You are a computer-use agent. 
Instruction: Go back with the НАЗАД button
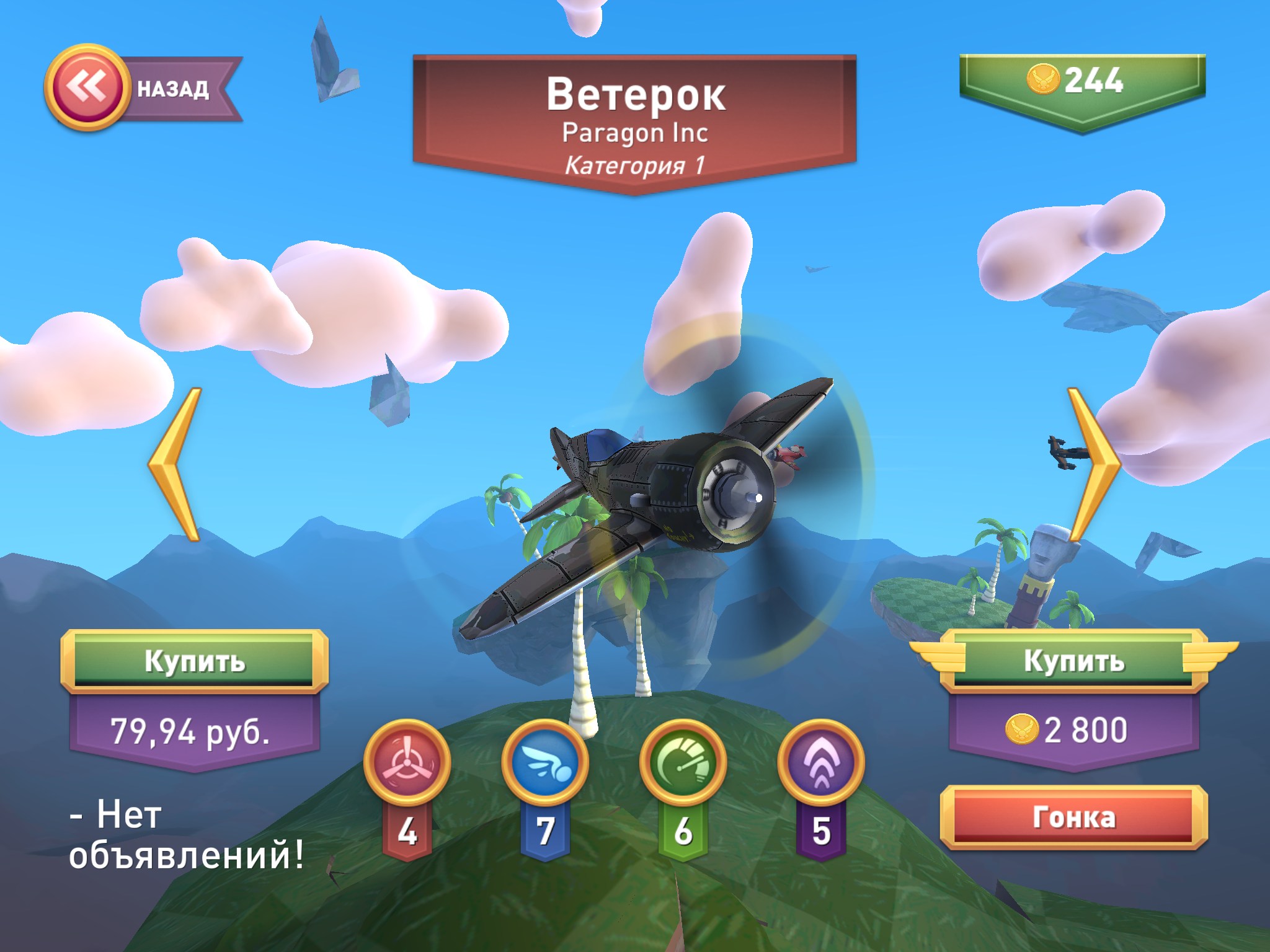click(141, 88)
